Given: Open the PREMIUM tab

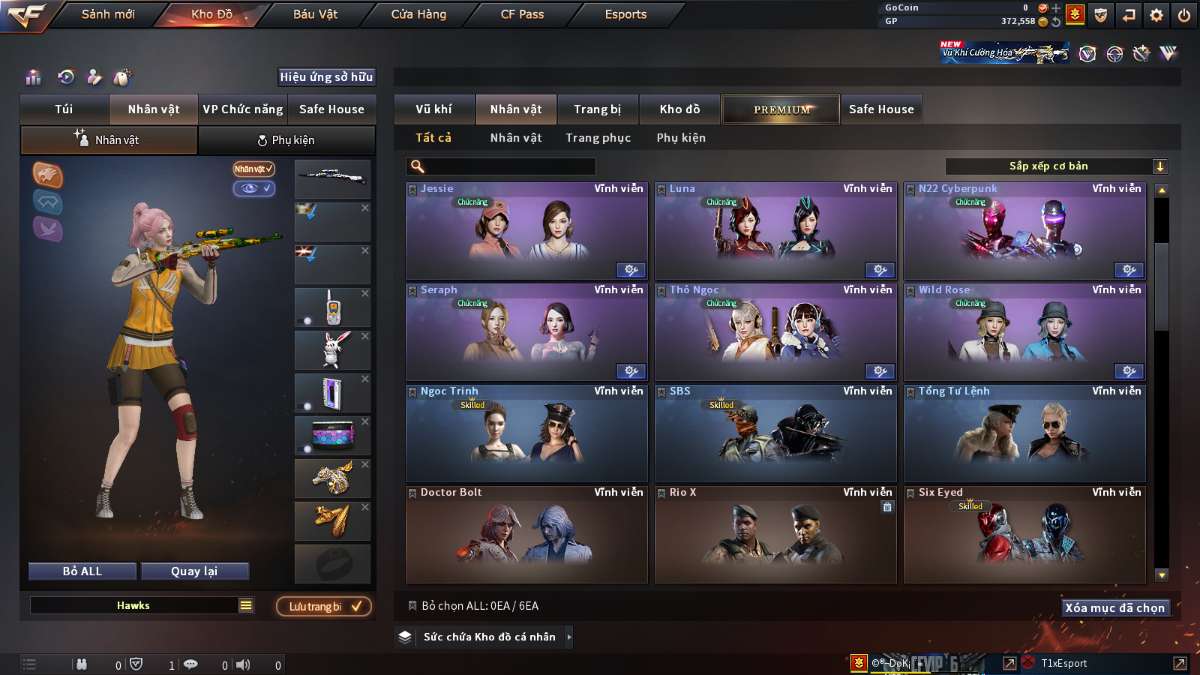Looking at the screenshot, I should [x=781, y=109].
